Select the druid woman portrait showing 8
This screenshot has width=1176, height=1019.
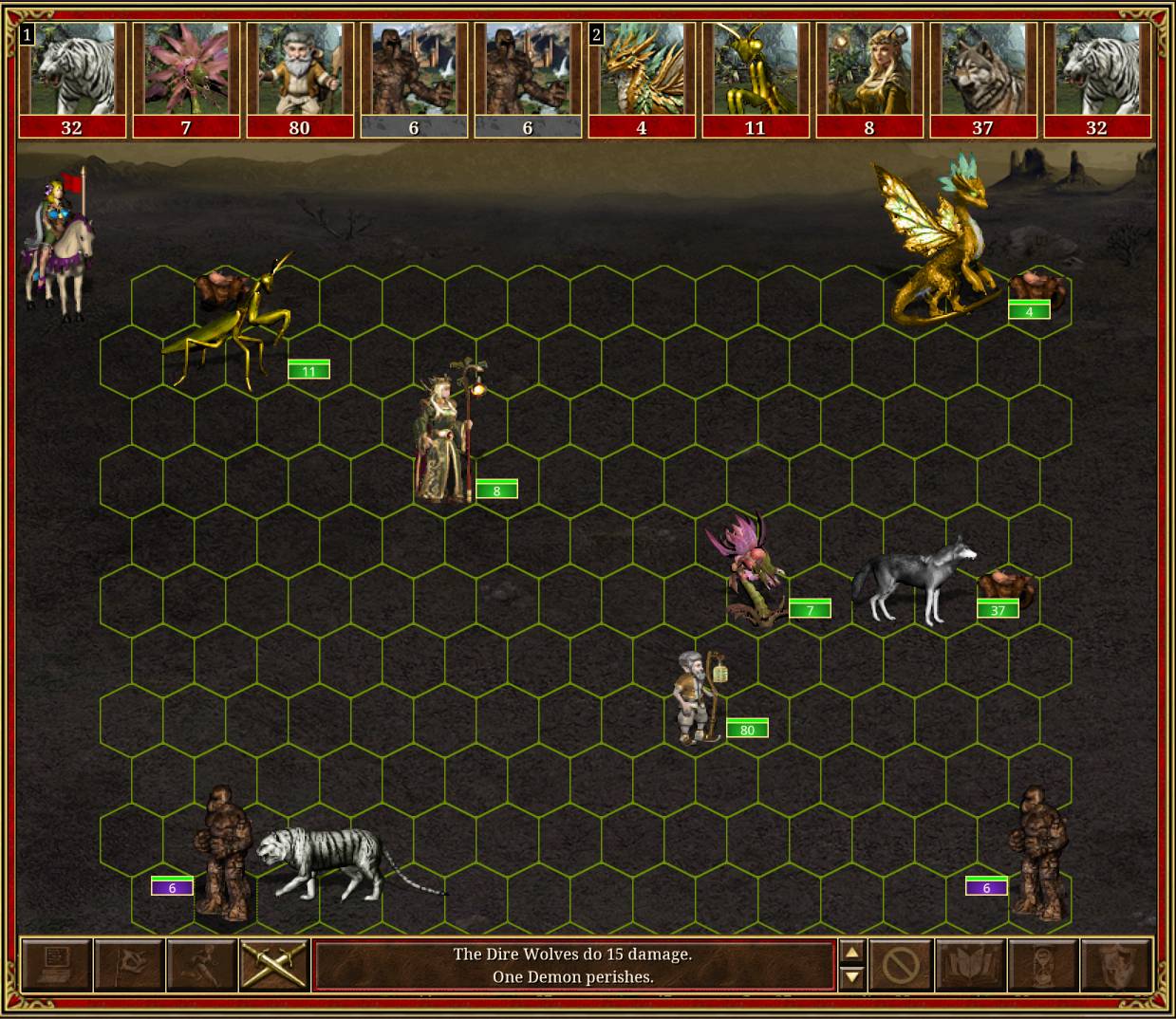point(869,71)
